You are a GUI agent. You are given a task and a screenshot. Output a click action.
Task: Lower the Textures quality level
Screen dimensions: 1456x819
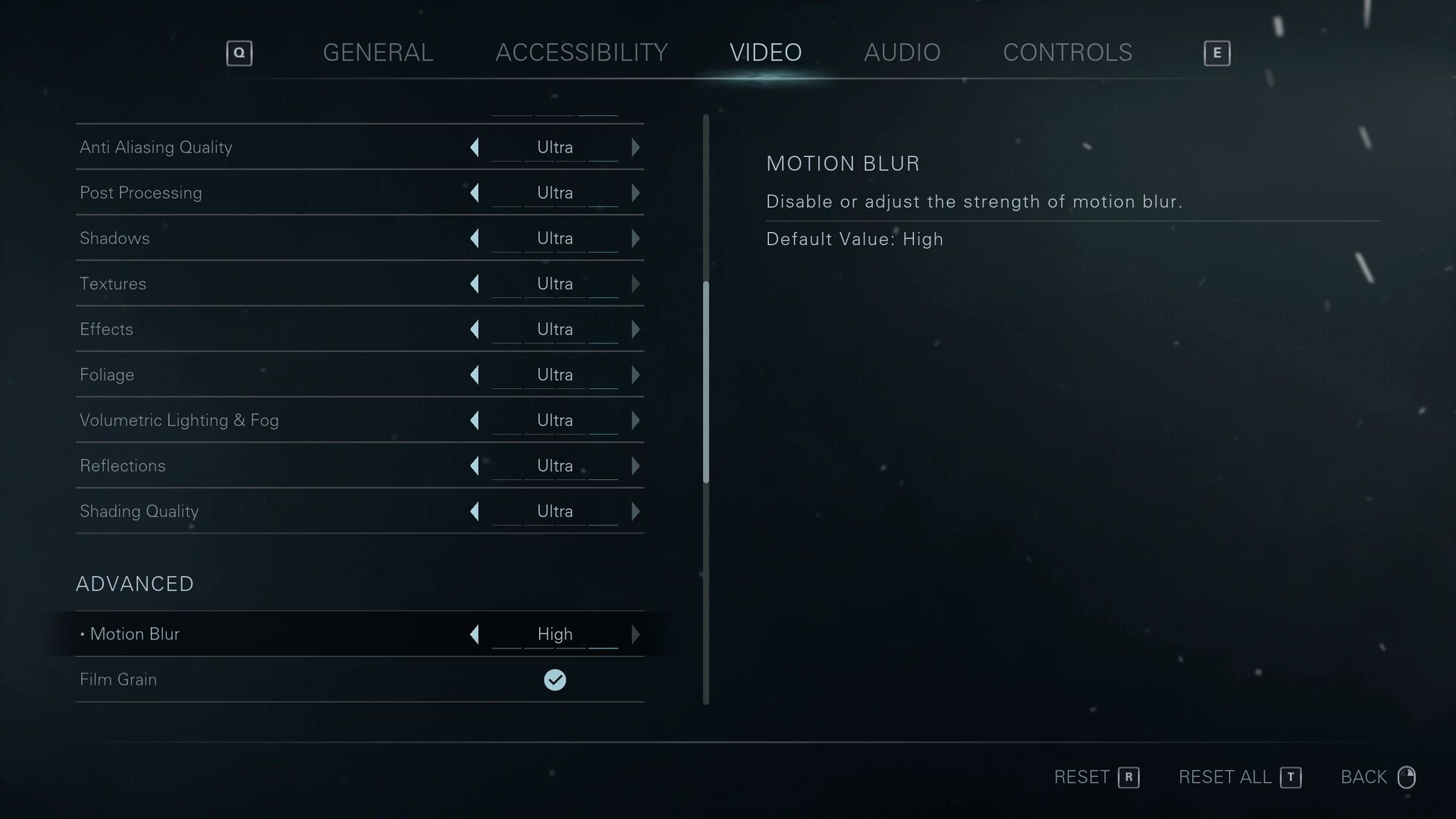tap(475, 284)
